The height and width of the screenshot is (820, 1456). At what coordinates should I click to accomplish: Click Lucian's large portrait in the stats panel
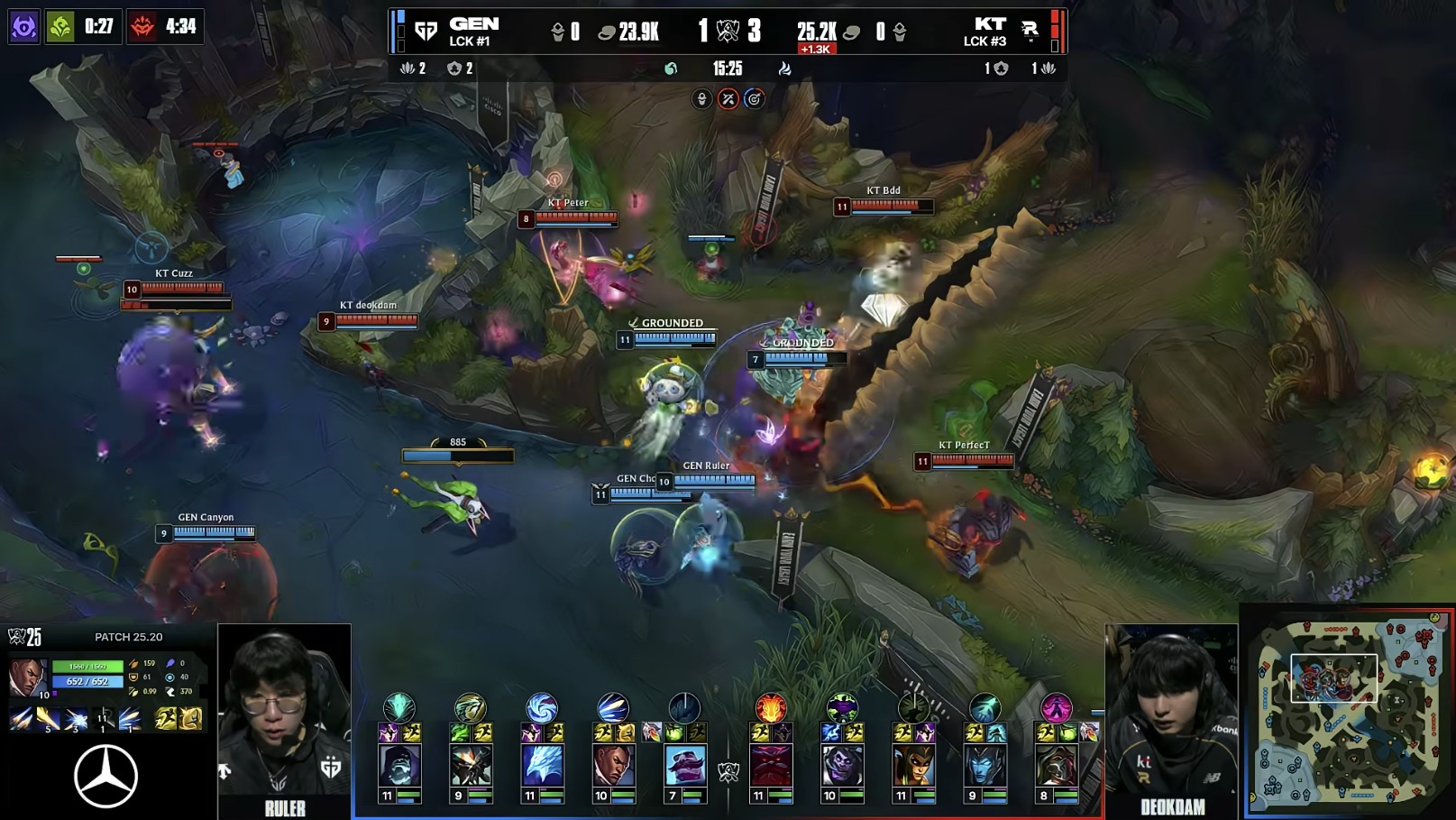tap(28, 677)
